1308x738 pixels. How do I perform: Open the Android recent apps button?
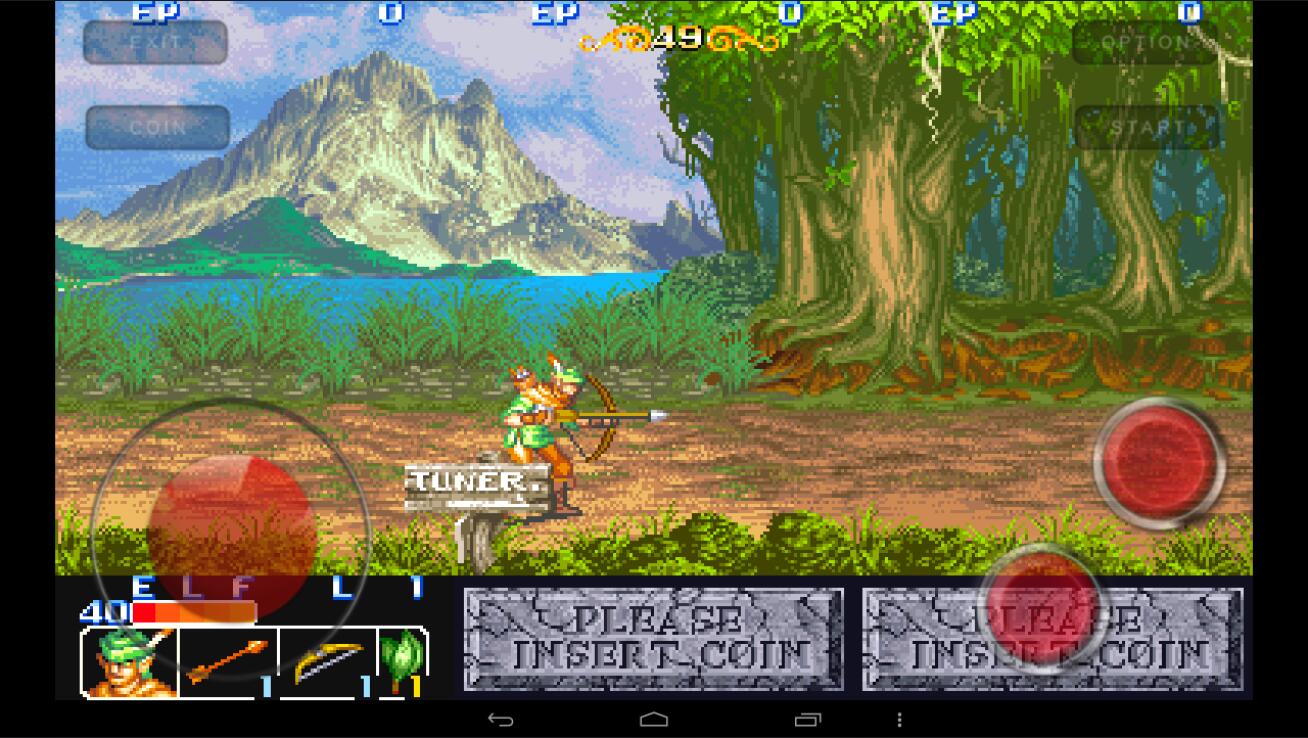[805, 719]
